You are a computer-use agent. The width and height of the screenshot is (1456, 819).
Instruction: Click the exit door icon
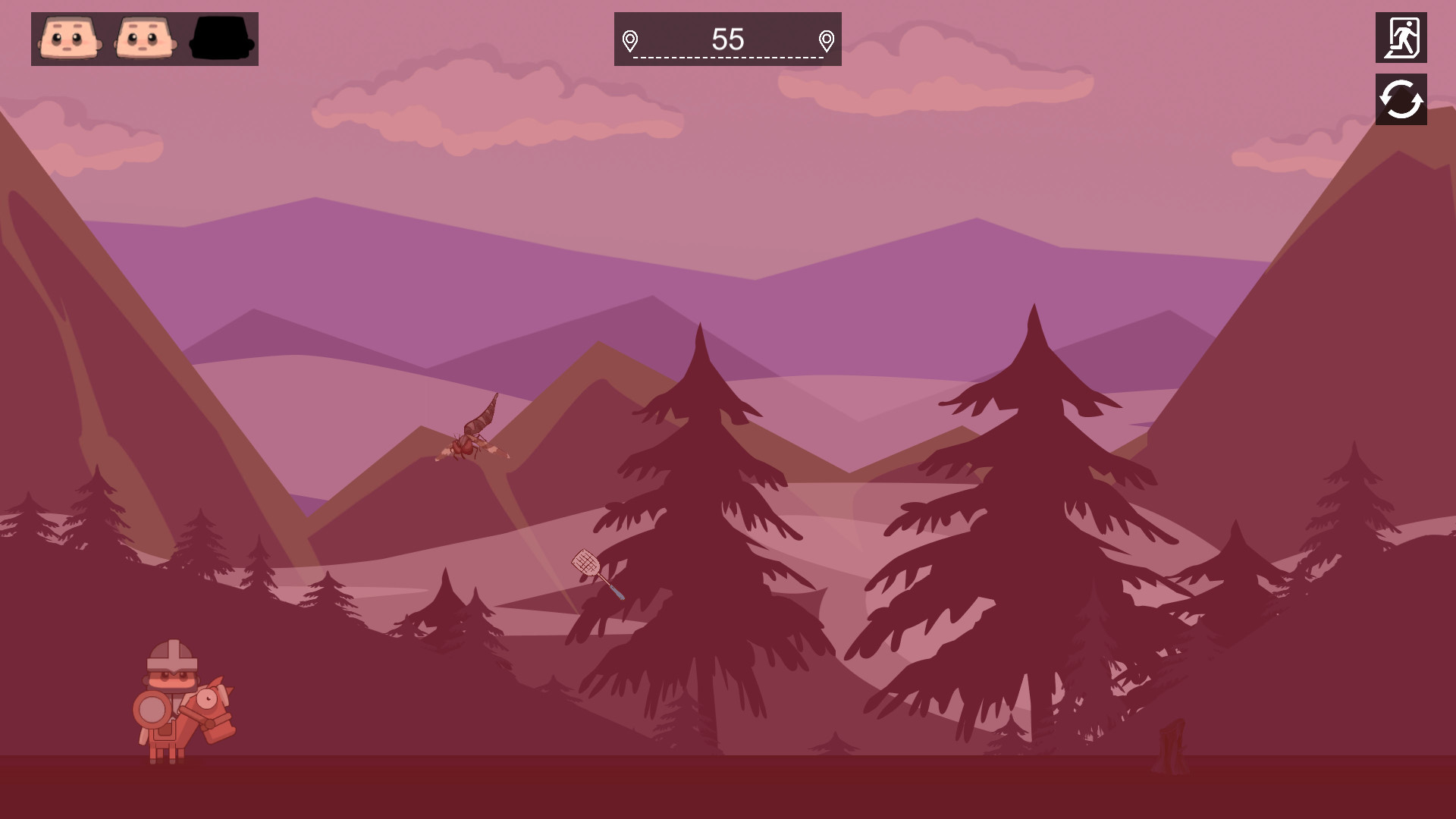click(x=1401, y=36)
